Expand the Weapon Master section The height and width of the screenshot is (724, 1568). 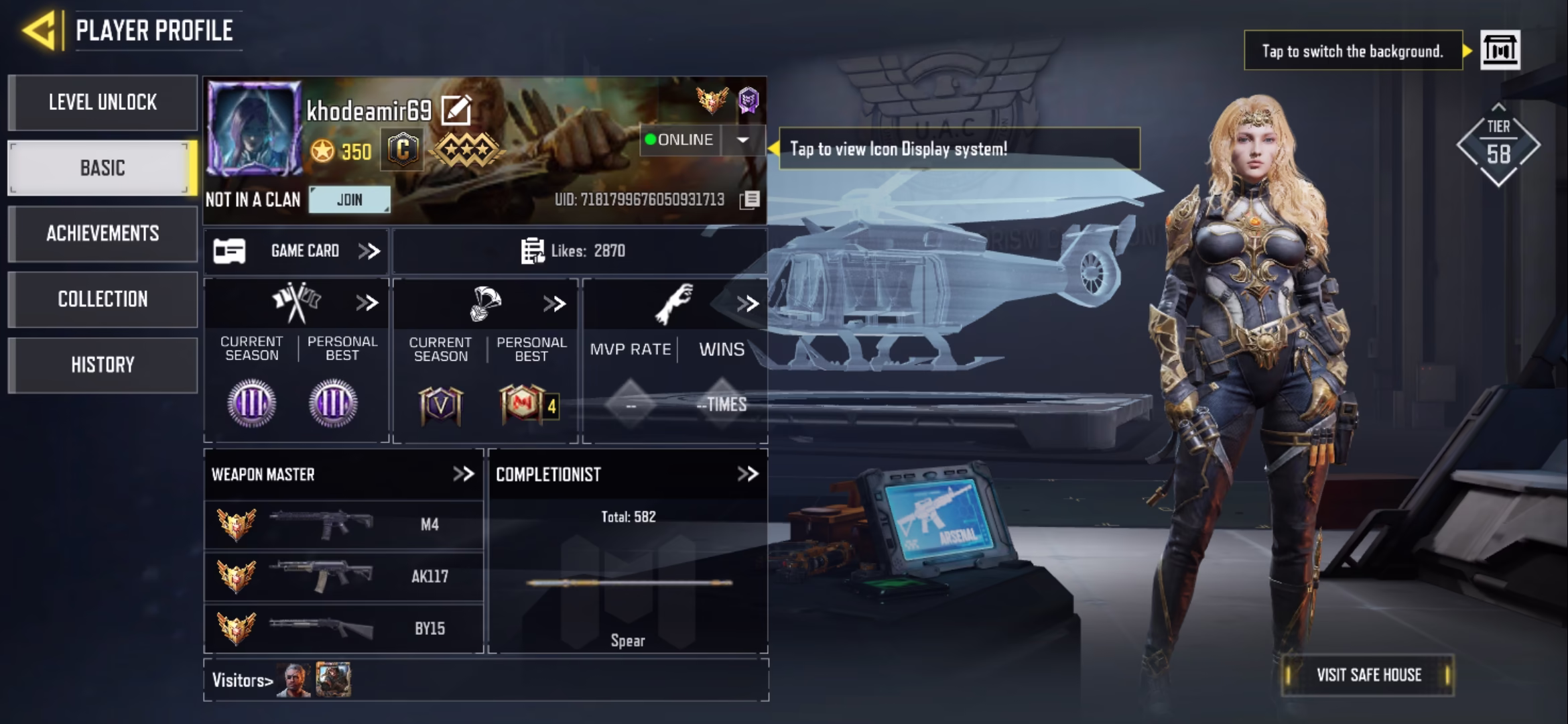[463, 475]
